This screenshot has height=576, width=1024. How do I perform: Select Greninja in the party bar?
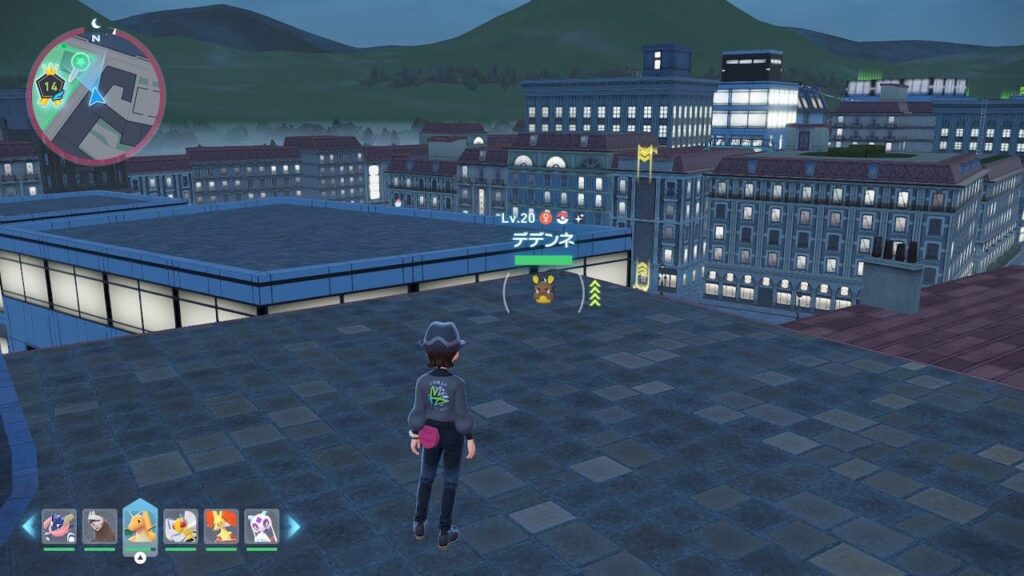pos(59,526)
